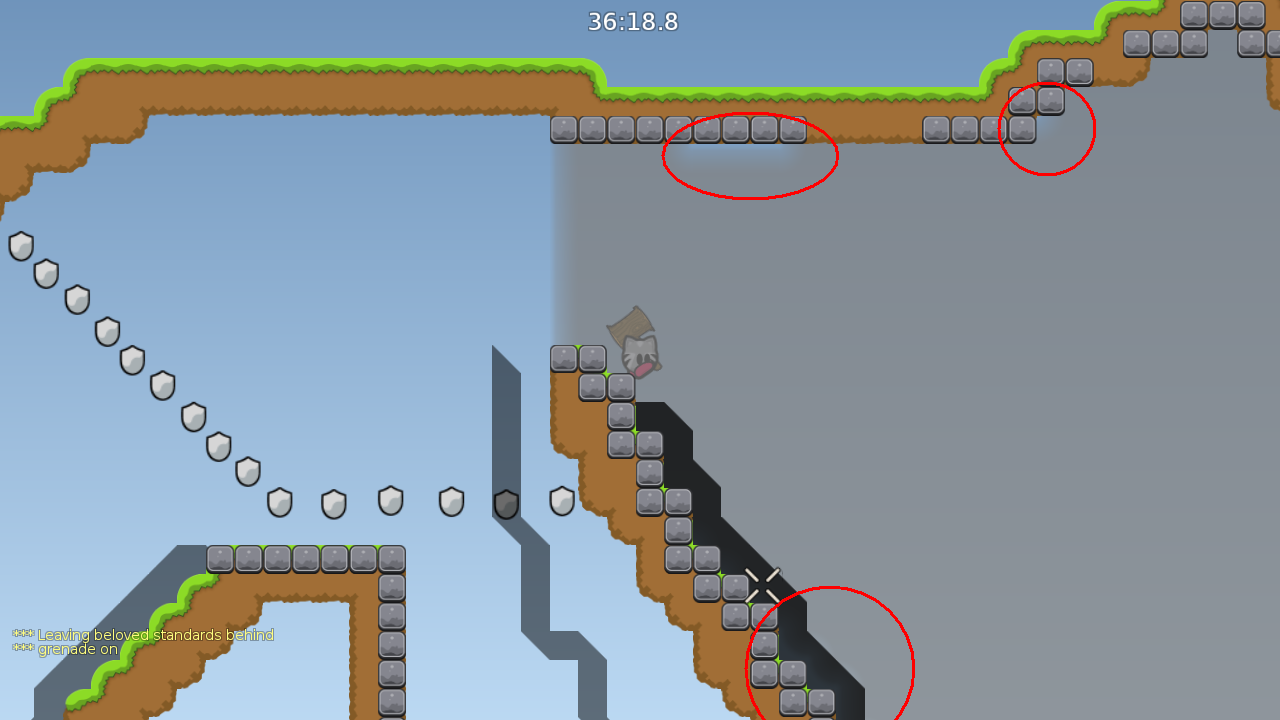This screenshot has width=1280, height=720.
Task: Click the dark tunnel opening beside the stairs
Action: [690, 450]
